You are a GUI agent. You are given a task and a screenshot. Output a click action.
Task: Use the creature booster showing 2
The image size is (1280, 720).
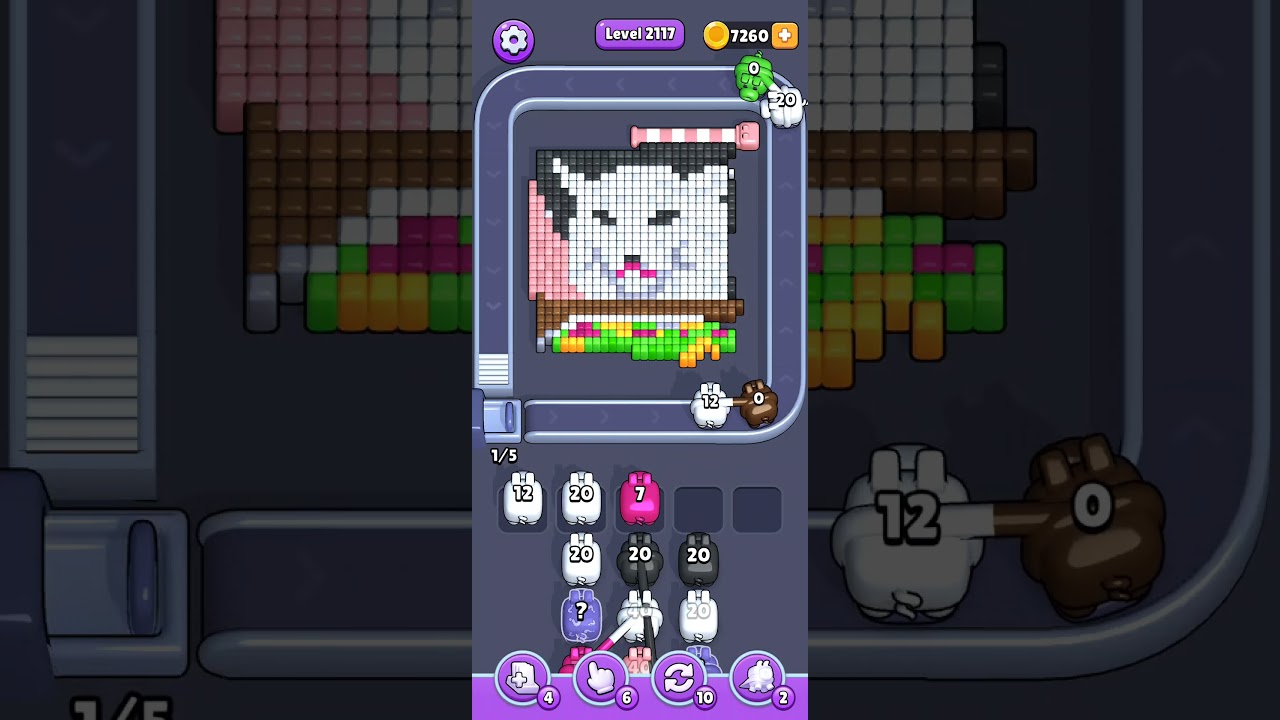point(759,678)
